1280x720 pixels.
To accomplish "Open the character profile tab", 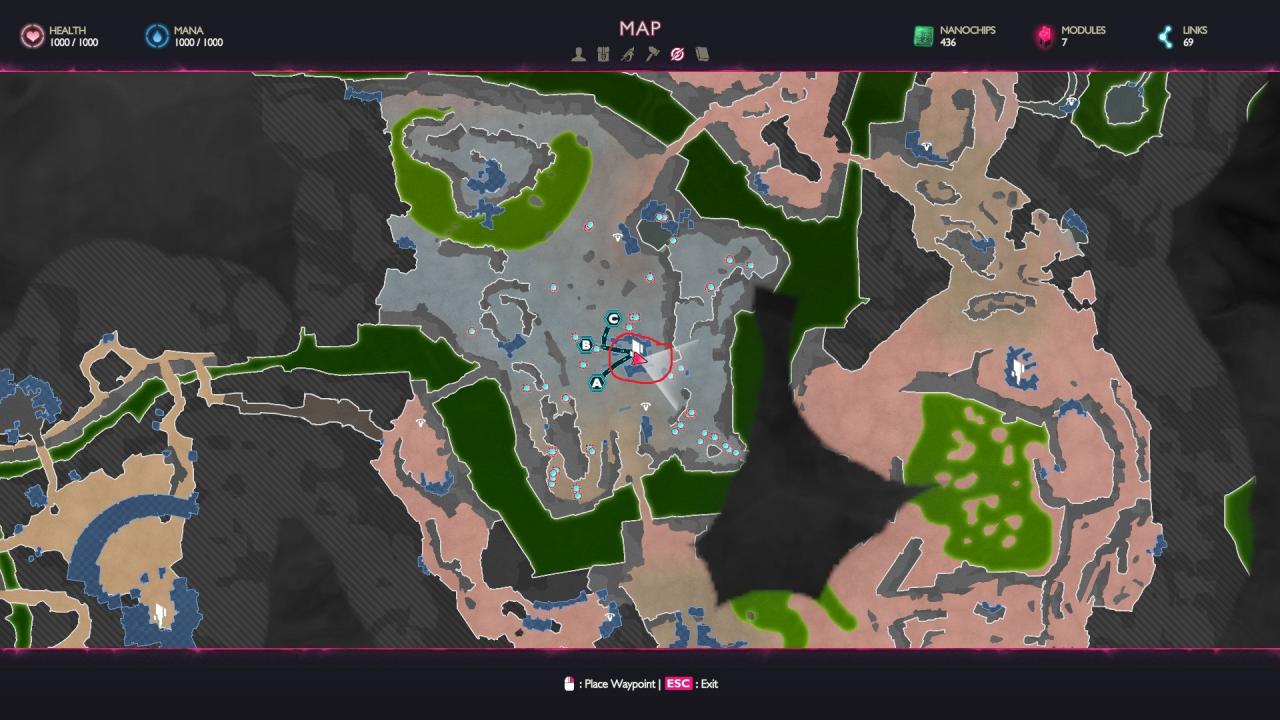I will [579, 54].
